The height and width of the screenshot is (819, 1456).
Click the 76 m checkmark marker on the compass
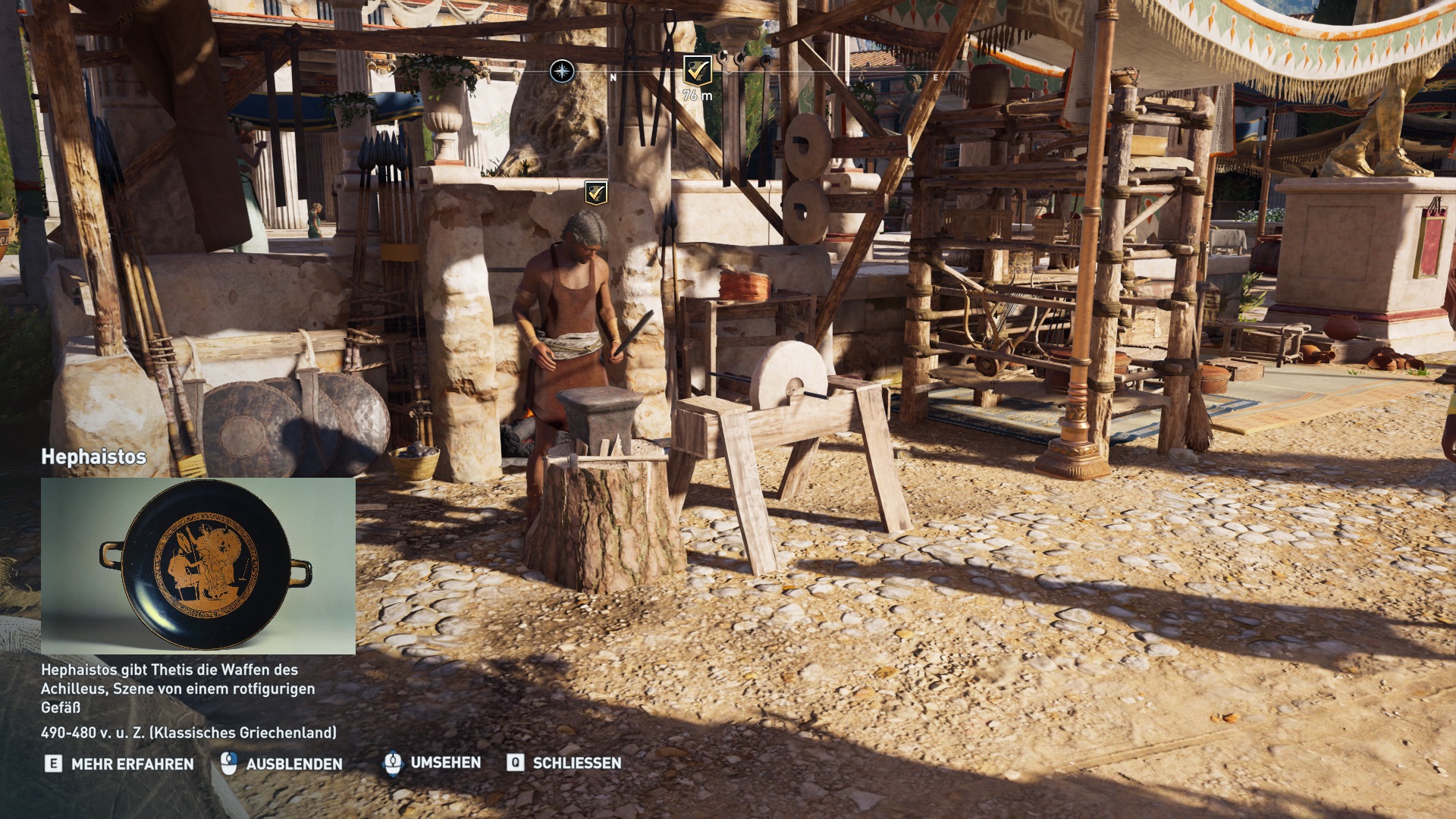pyautogui.click(x=697, y=71)
